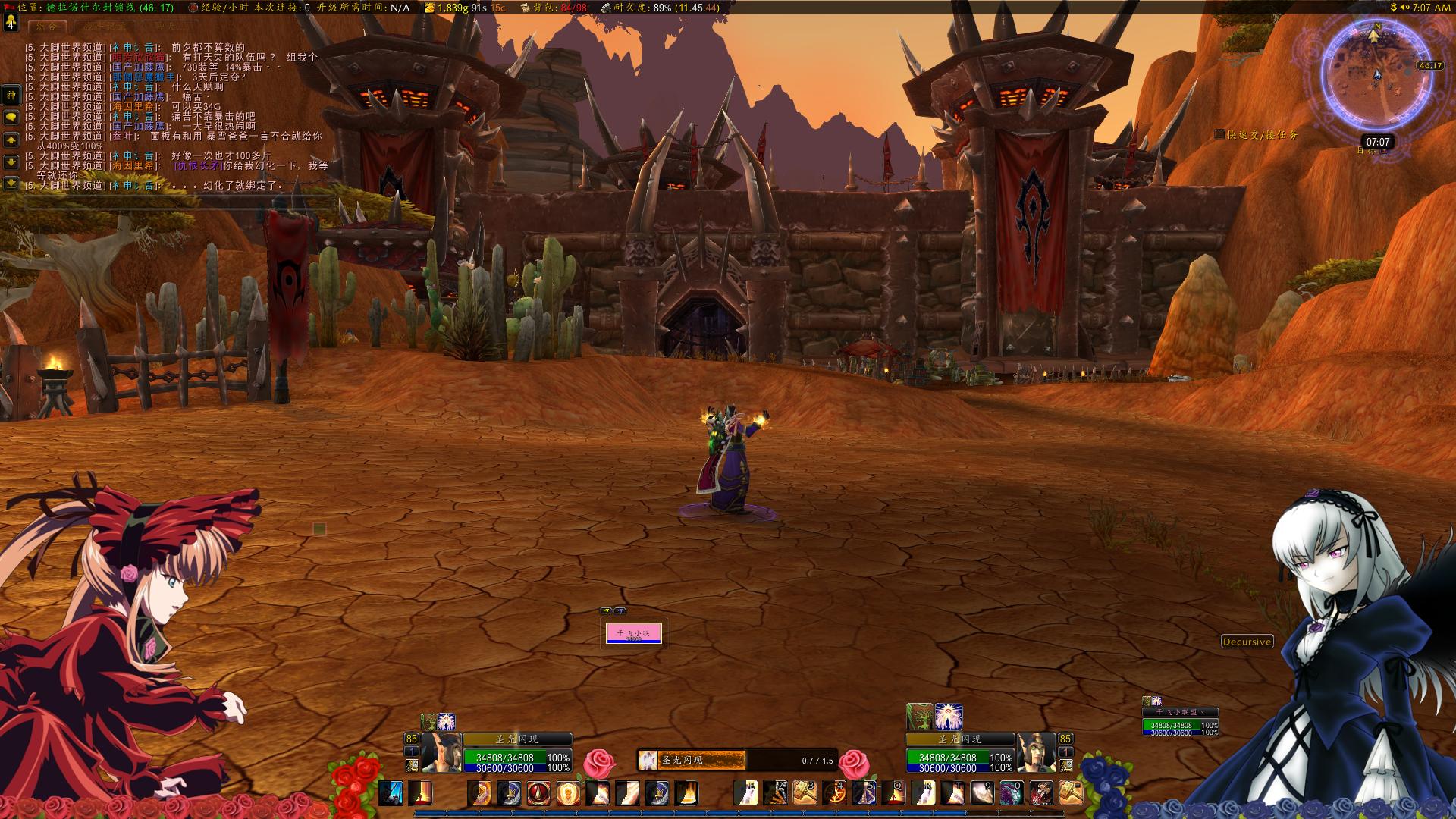The height and width of the screenshot is (819, 1456).
Task: Open the circular minimap
Action: [1374, 76]
